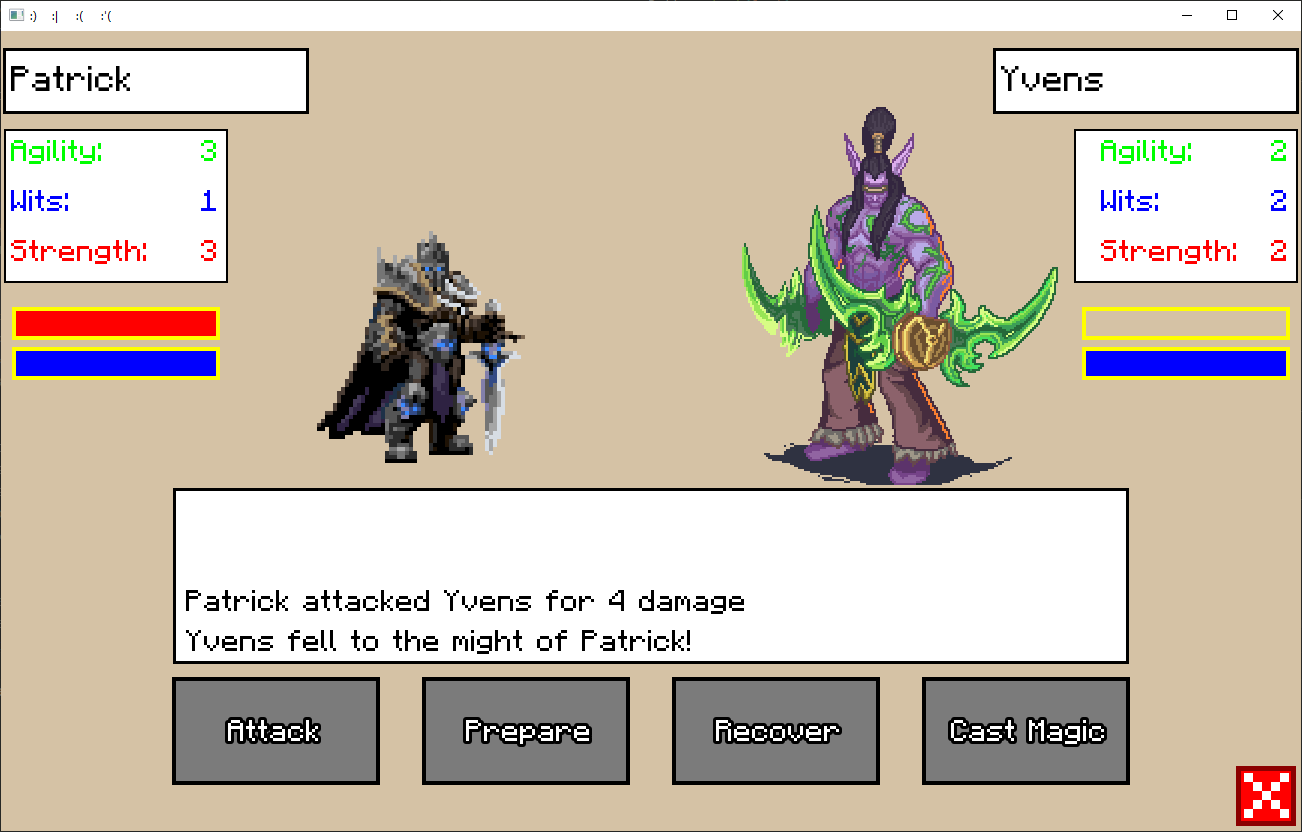The image size is (1302, 832).
Task: Click Patrick's red health bar
Action: [115, 323]
